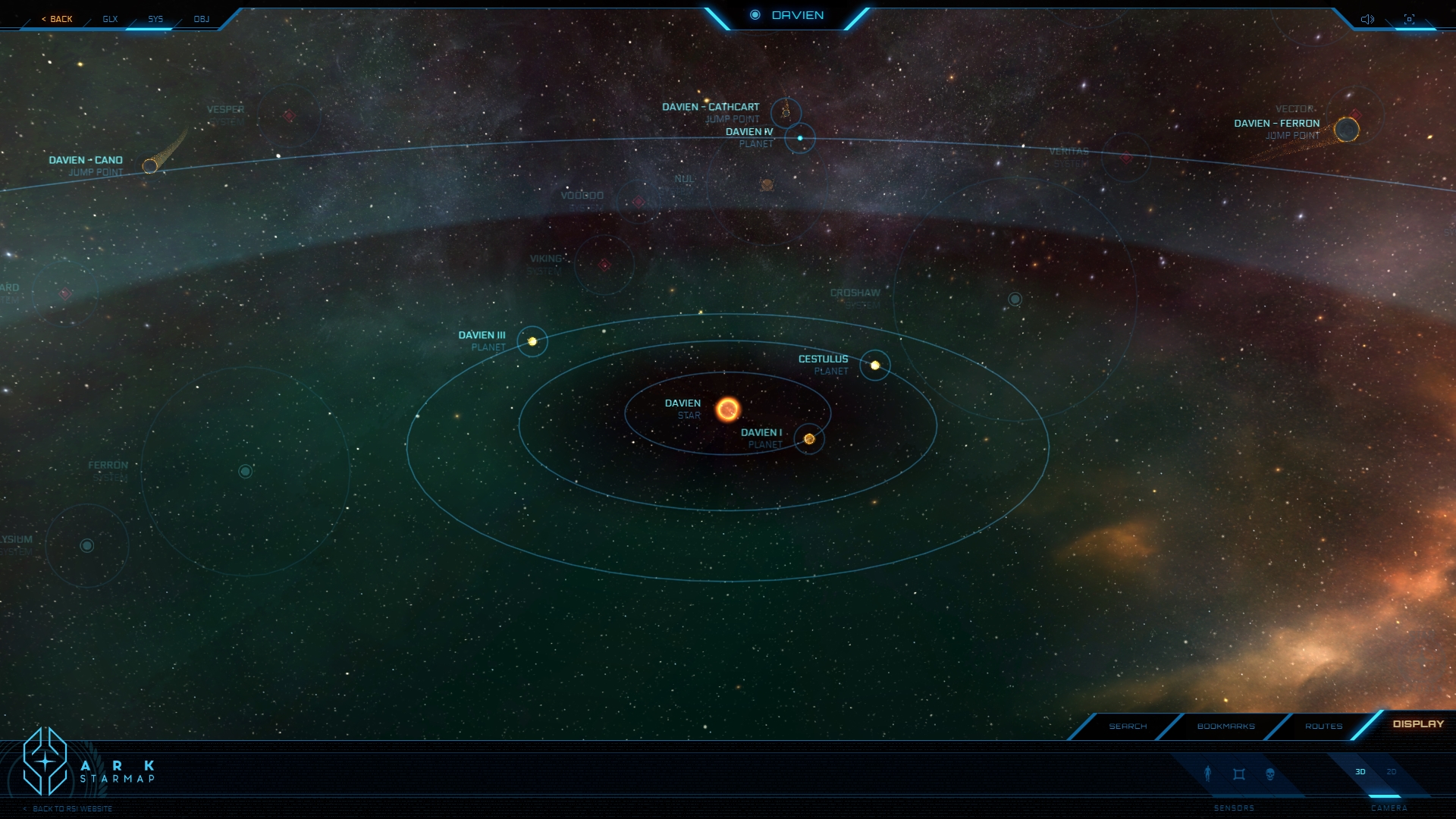Switch to the Routes tab

point(1323,726)
